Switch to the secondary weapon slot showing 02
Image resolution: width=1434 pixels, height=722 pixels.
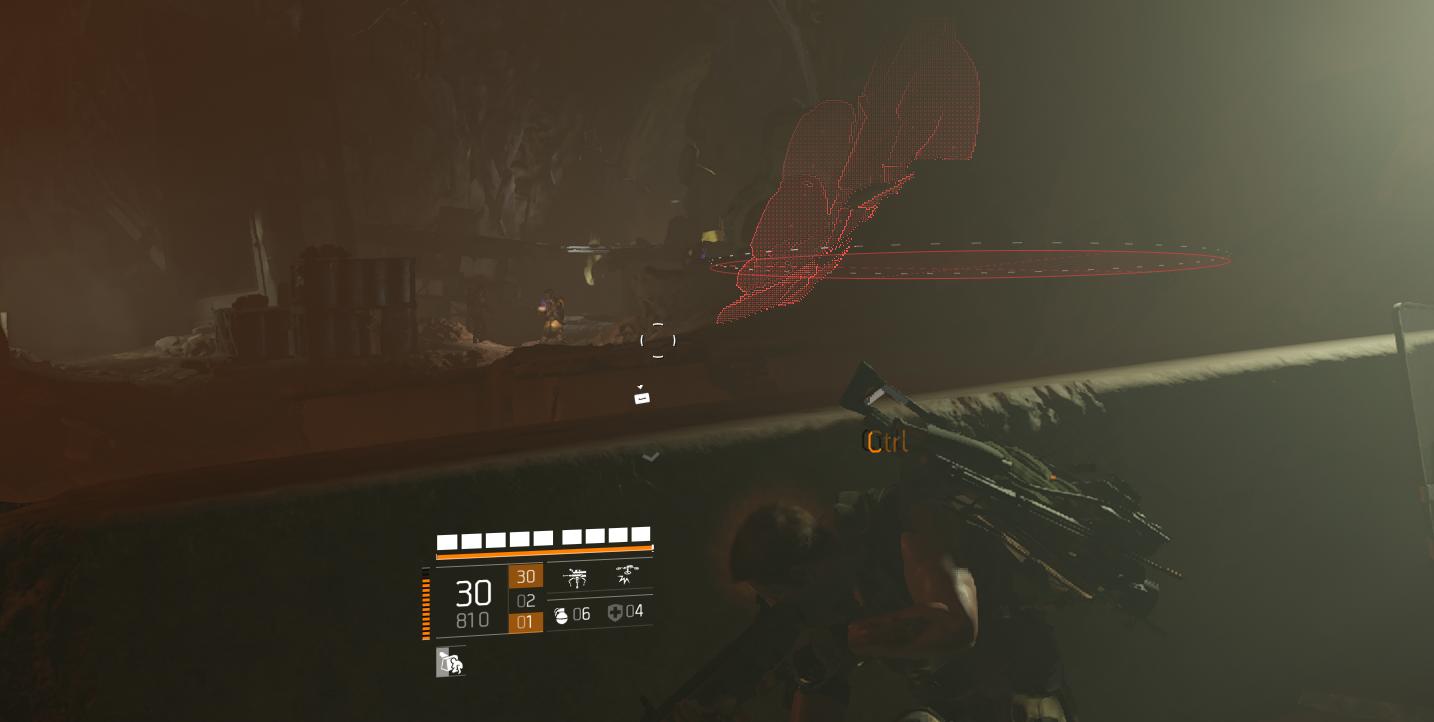(526, 600)
